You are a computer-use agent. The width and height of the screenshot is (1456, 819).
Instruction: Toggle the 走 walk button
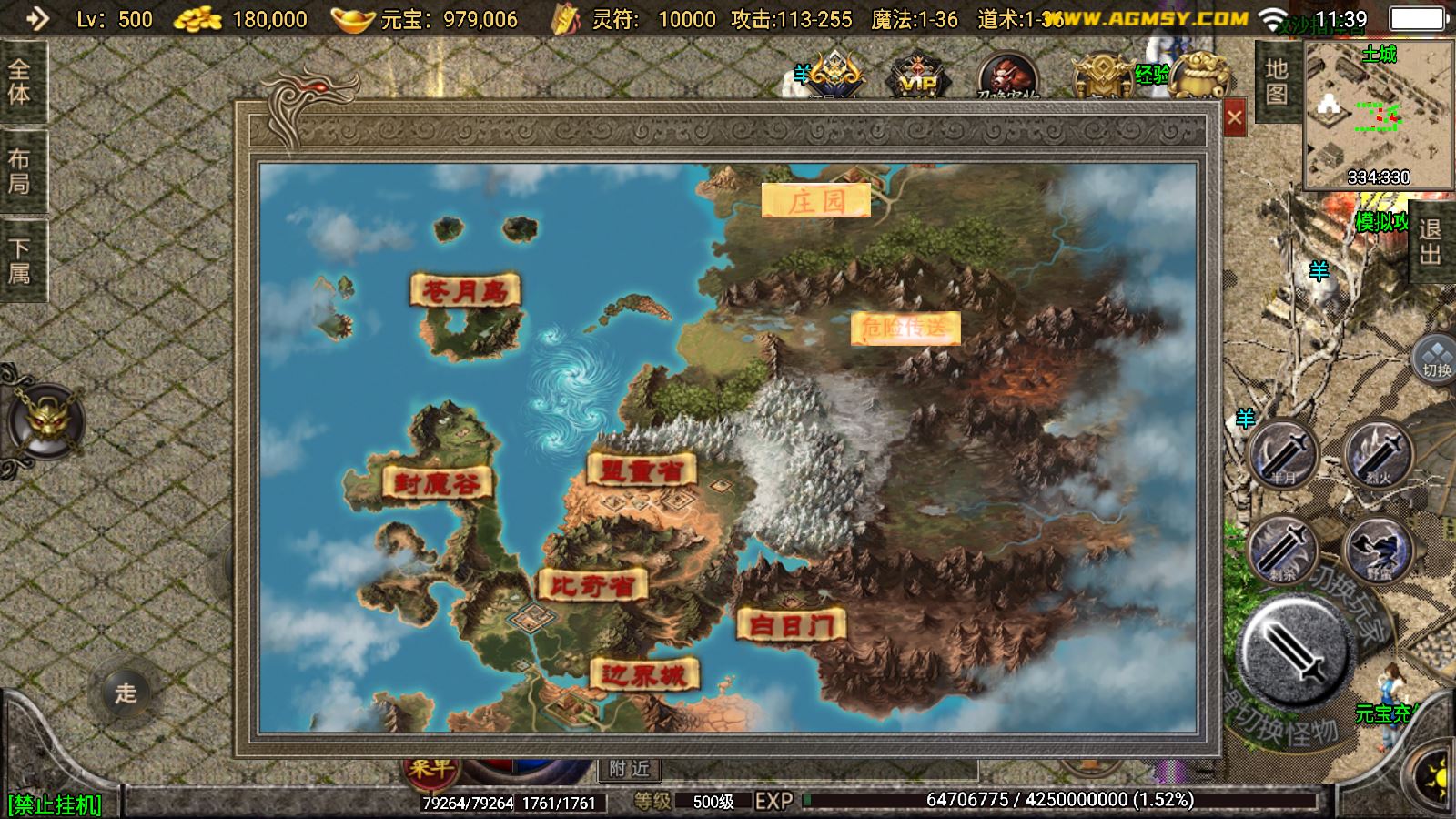click(x=126, y=693)
